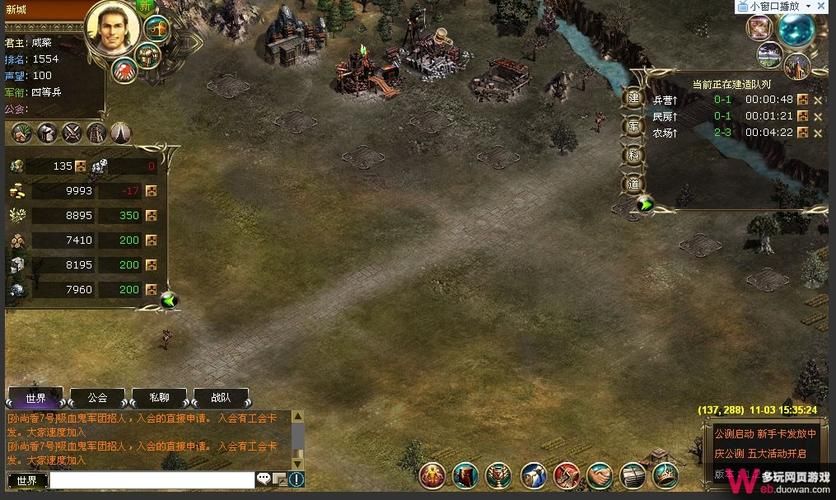836x500 pixels.
Task: Switch to the 公会 chat tab
Action: 97,397
